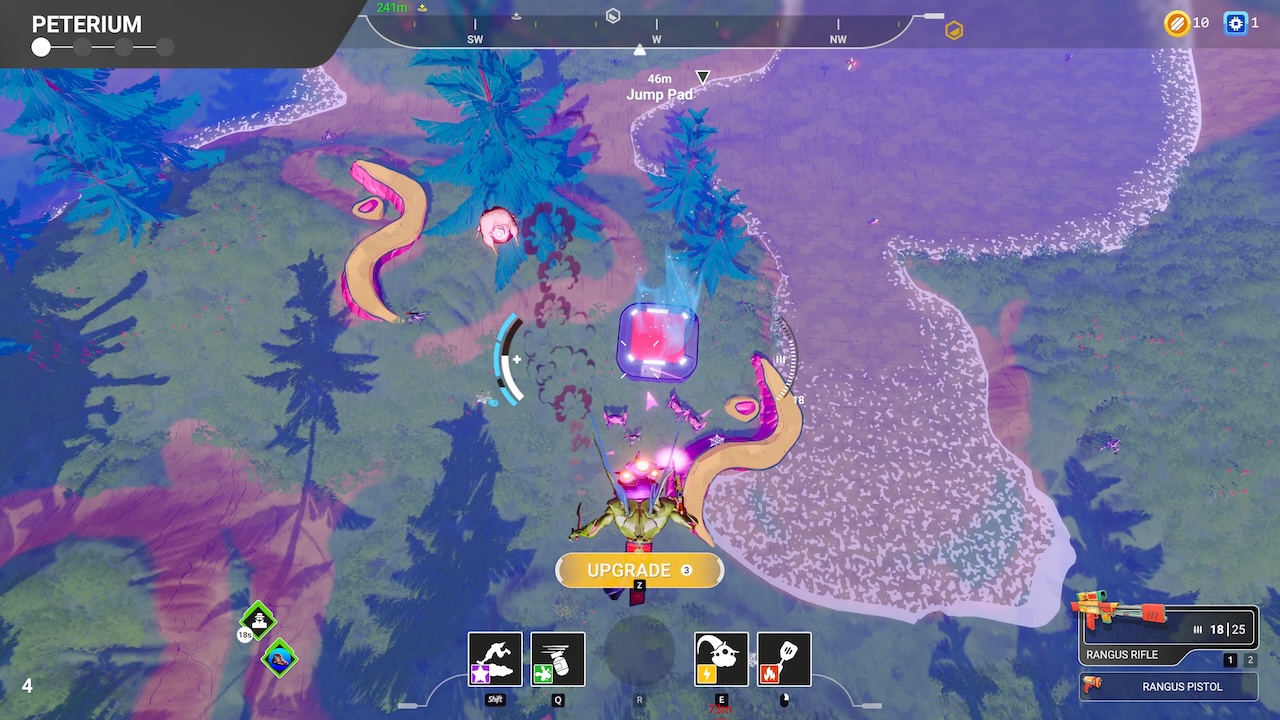Click the compass bar at top
Image resolution: width=1280 pixels, height=720 pixels.
click(x=656, y=30)
